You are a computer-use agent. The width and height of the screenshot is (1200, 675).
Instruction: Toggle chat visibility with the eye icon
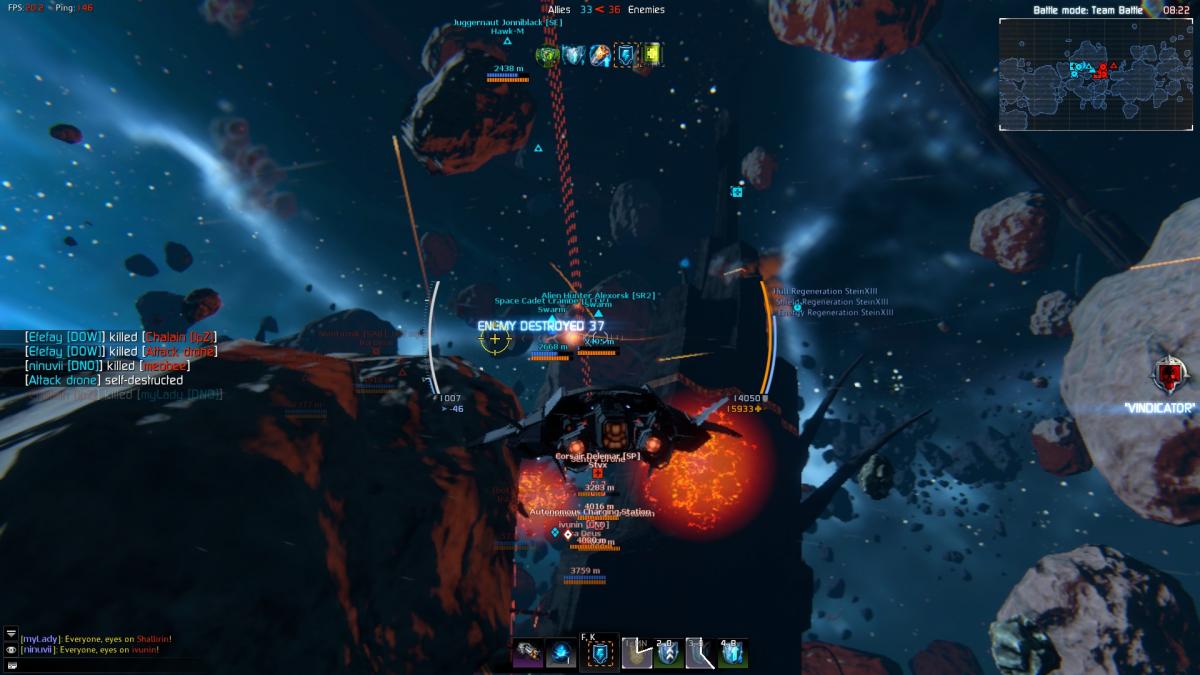pos(11,649)
